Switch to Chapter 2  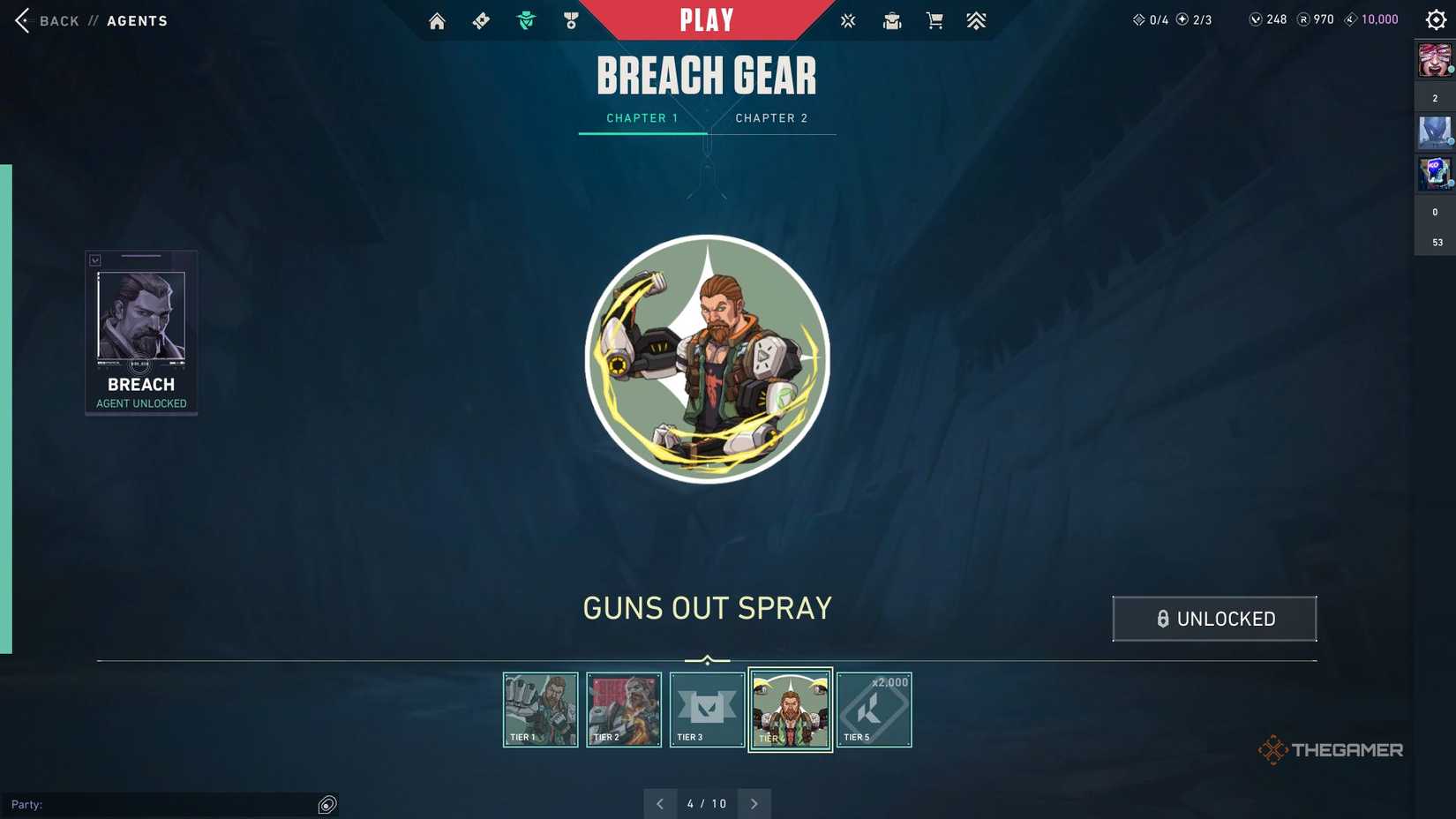pyautogui.click(x=772, y=117)
